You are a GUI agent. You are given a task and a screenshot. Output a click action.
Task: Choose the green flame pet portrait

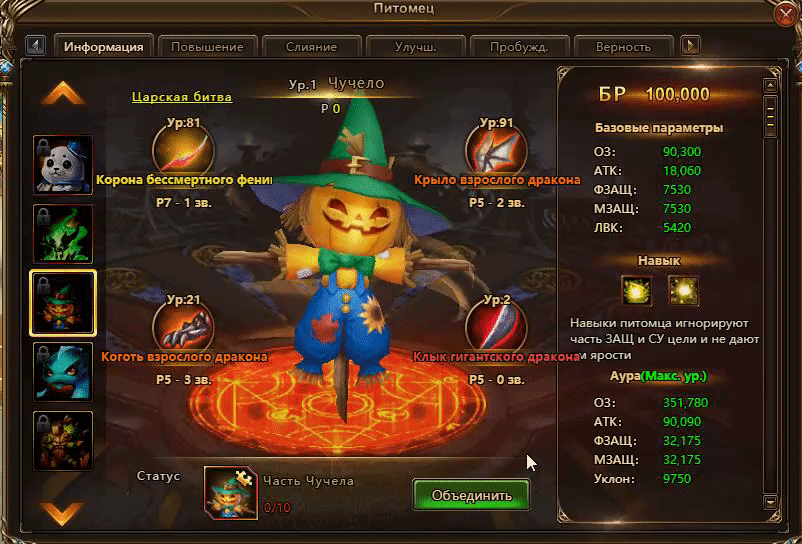(63, 234)
